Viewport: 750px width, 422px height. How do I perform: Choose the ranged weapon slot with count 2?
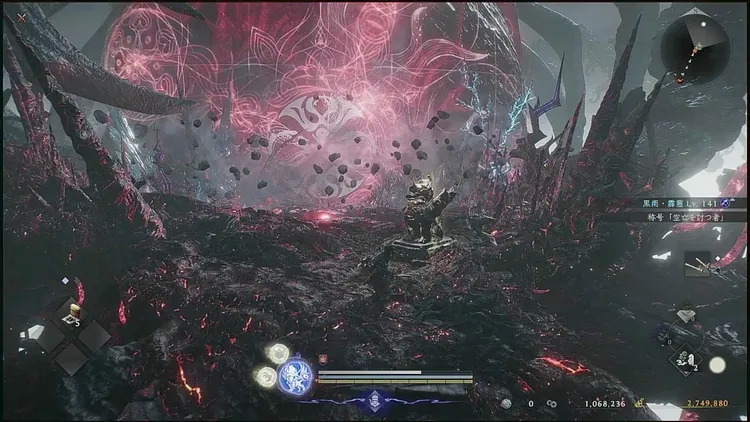[686, 360]
